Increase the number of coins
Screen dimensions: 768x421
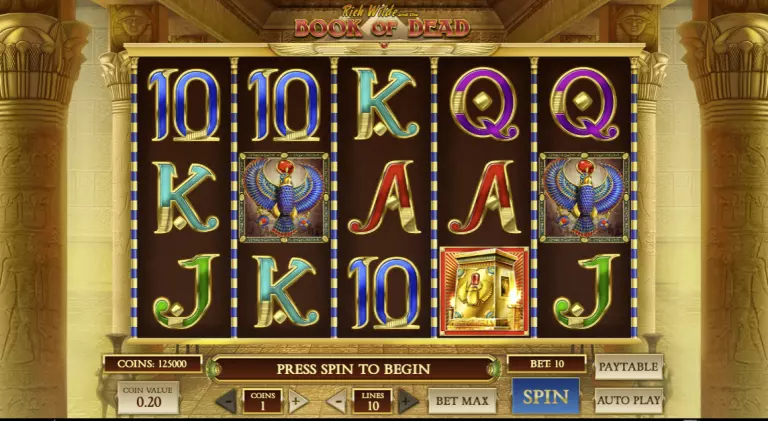coord(297,402)
